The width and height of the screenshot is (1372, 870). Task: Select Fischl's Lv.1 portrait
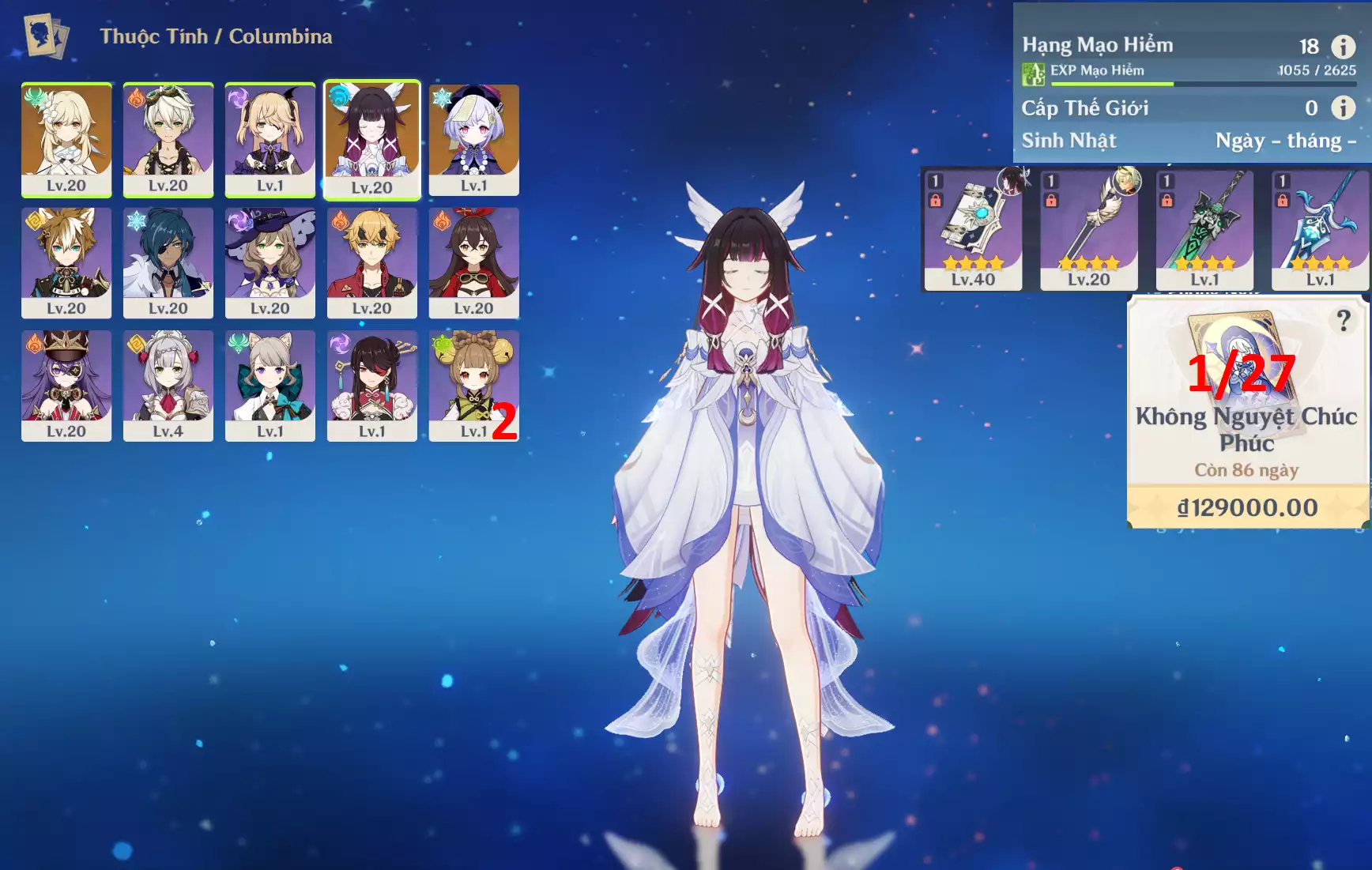click(x=270, y=139)
